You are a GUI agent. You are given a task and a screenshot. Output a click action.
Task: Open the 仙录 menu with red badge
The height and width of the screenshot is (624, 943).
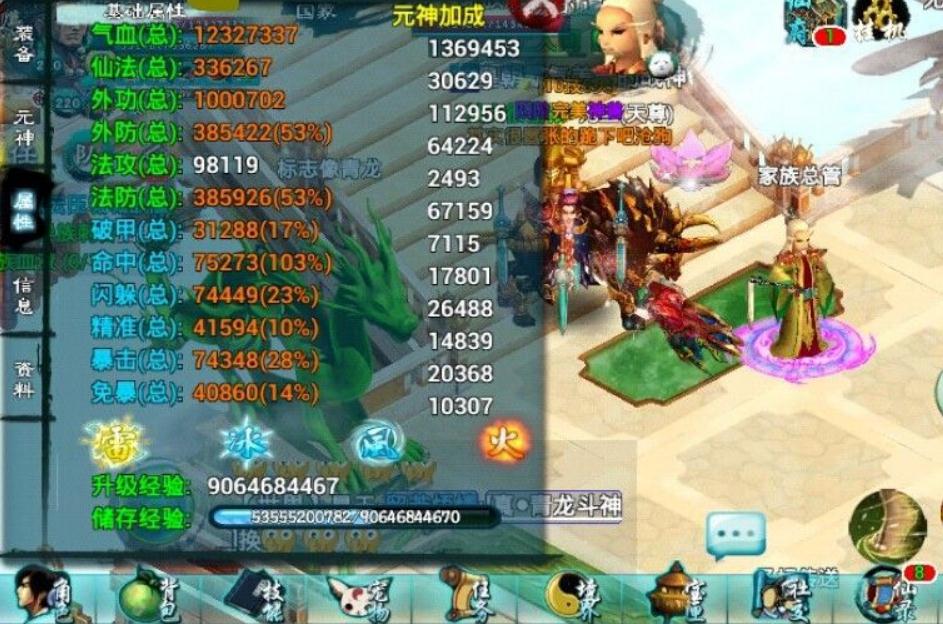click(887, 596)
